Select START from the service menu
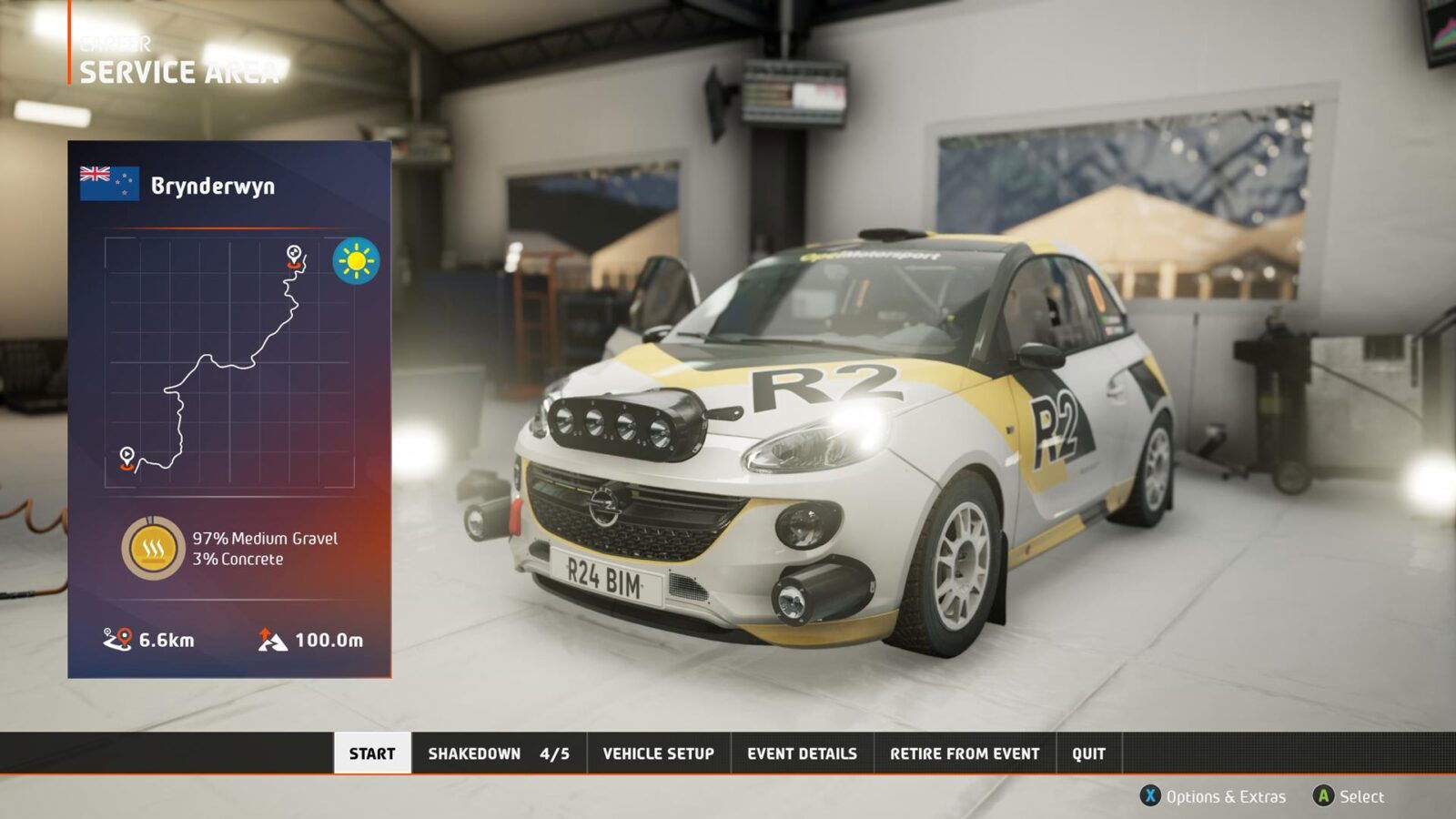The width and height of the screenshot is (1456, 819). point(373,753)
